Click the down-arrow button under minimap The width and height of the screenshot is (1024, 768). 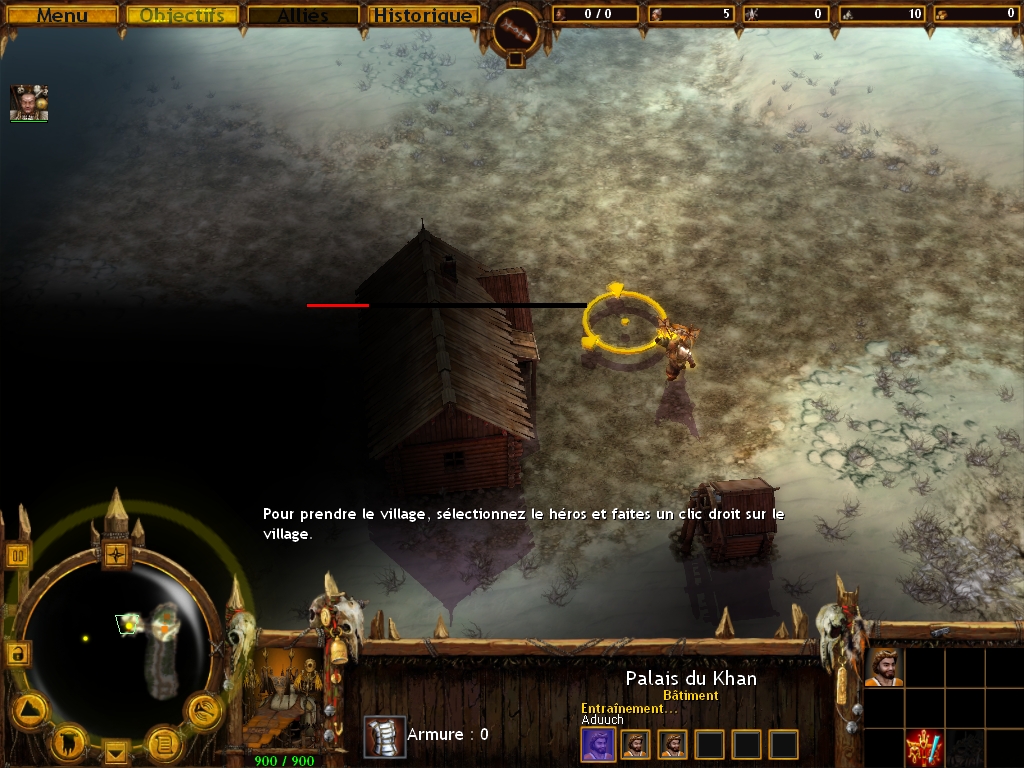116,750
